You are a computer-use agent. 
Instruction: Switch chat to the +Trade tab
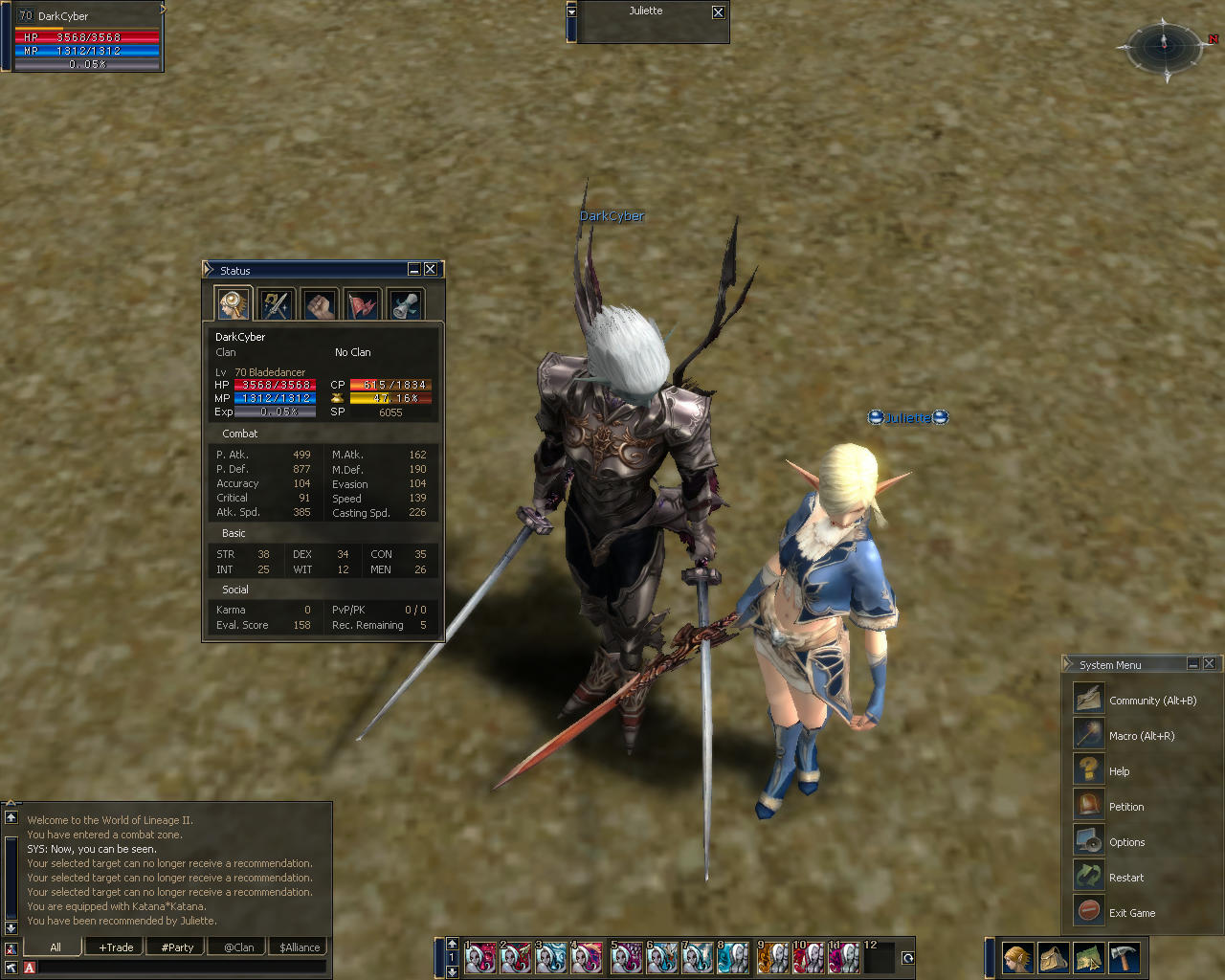(x=116, y=947)
